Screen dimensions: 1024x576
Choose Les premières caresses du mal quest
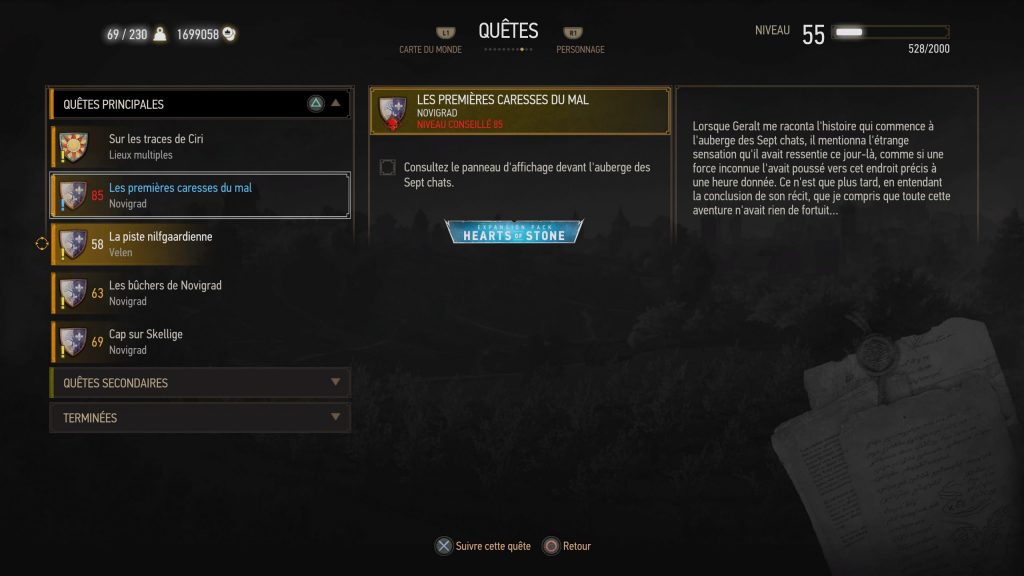point(200,195)
